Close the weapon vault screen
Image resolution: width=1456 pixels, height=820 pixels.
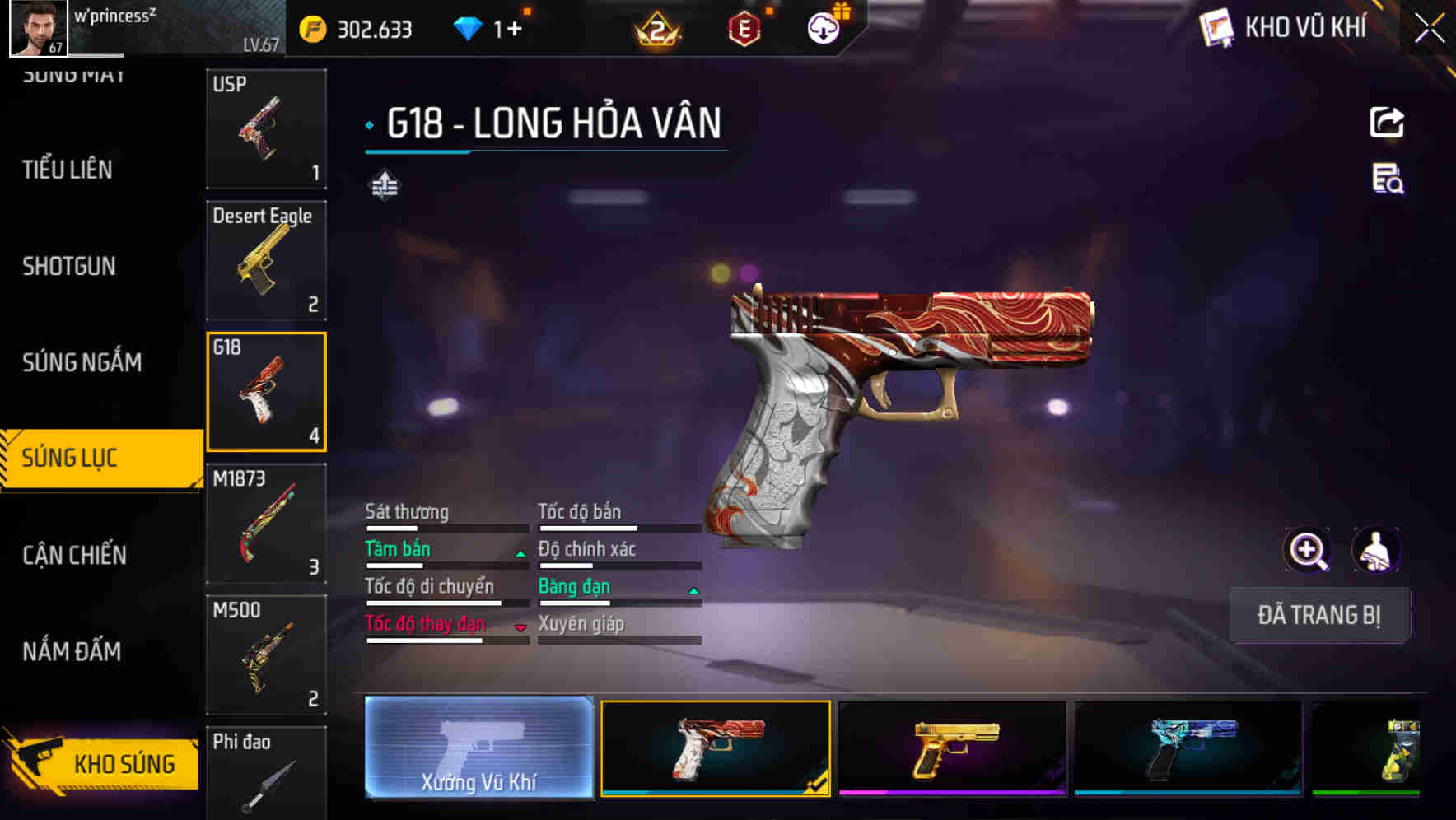click(1429, 29)
